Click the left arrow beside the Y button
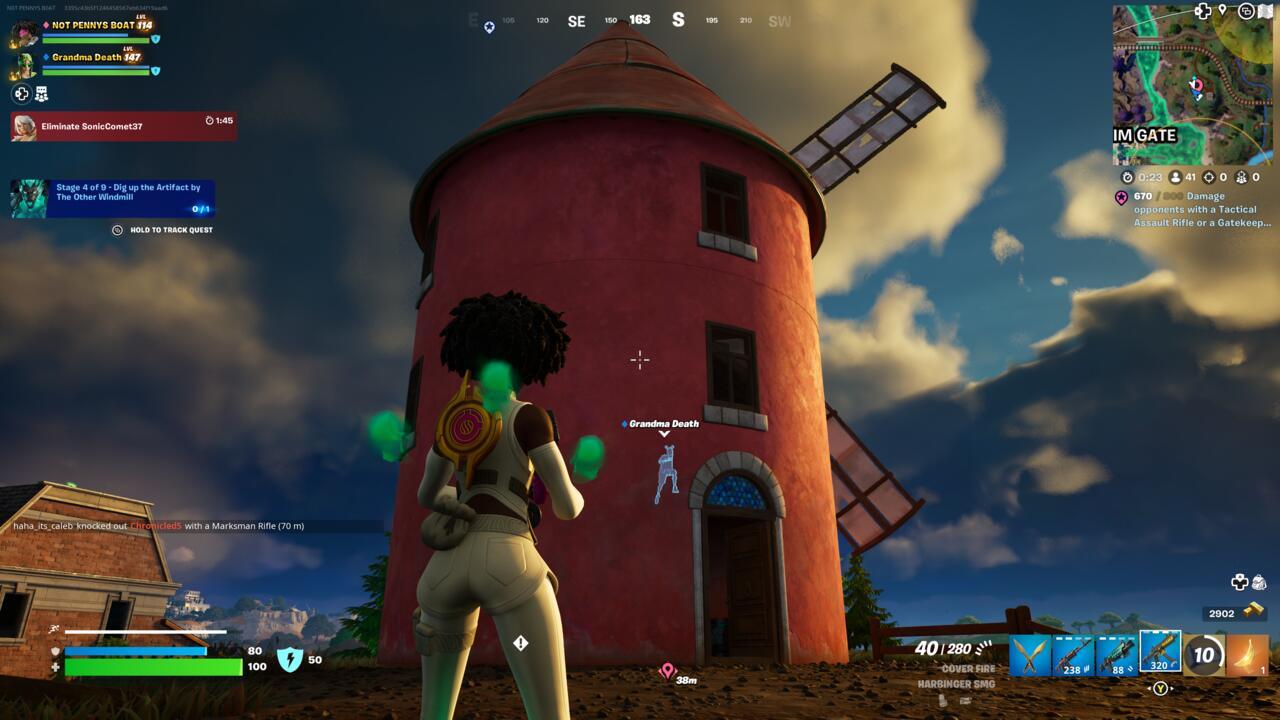 click(1150, 688)
